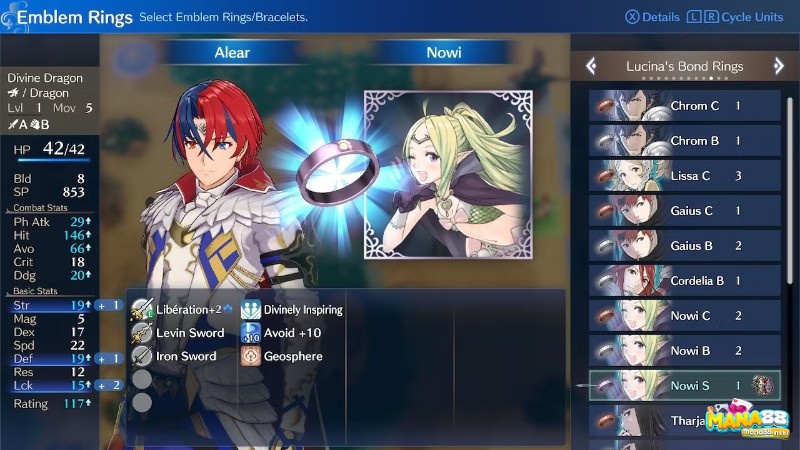Select the Gaius C bond ring
The image size is (800, 450).
pyautogui.click(x=685, y=211)
